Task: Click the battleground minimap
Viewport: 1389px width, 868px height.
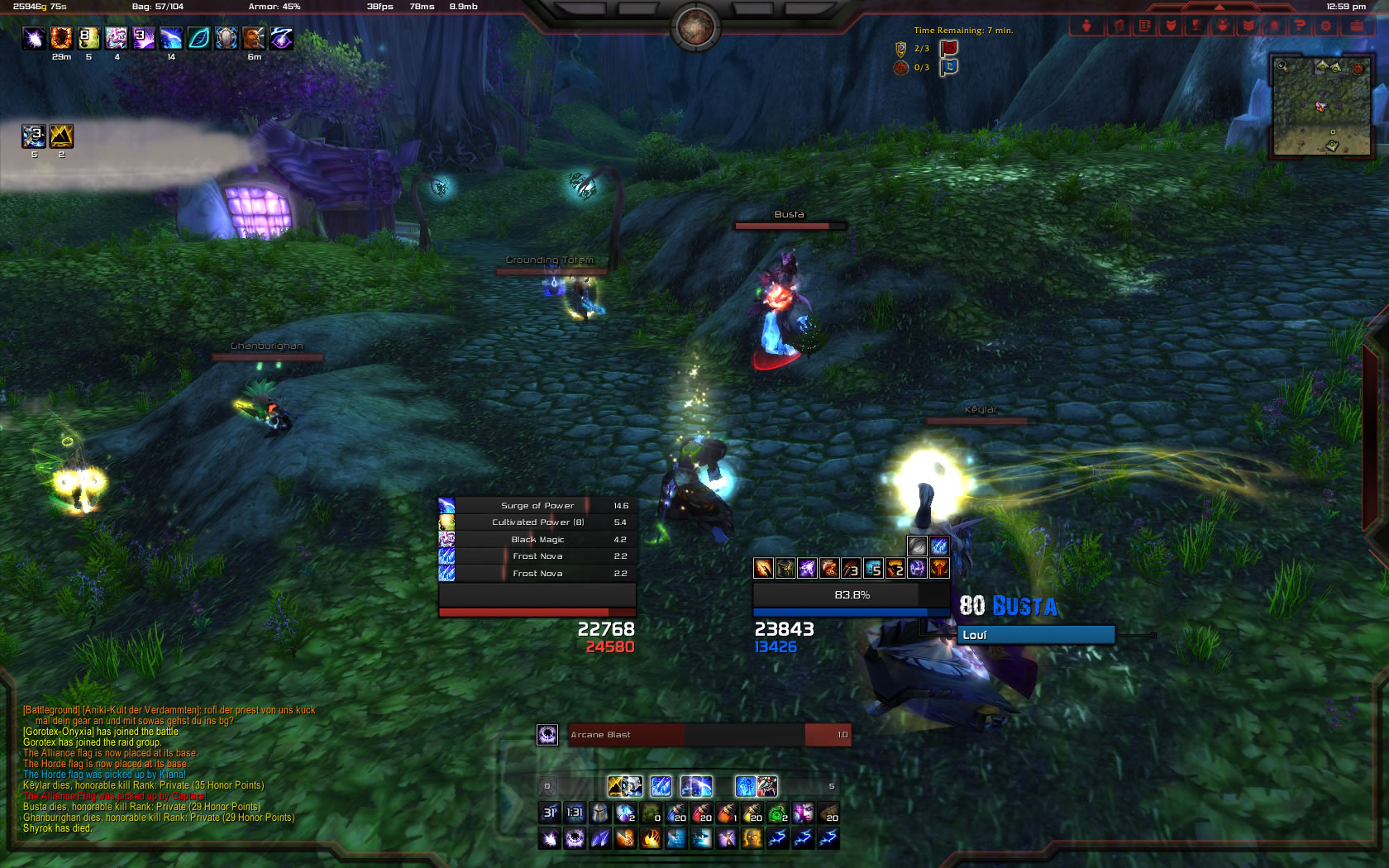Action: (x=1322, y=106)
